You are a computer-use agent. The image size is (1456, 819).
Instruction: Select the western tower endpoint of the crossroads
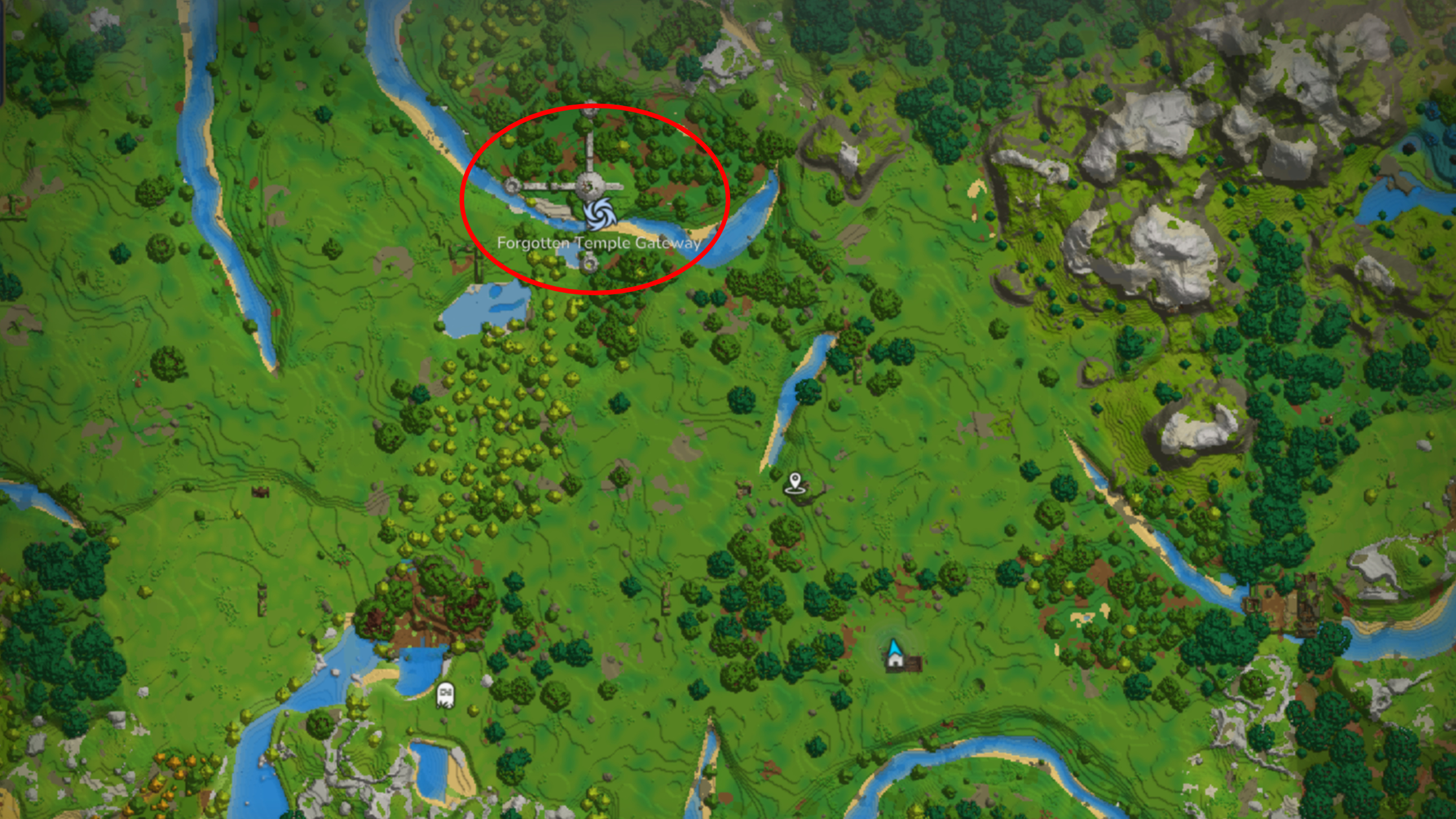click(512, 185)
